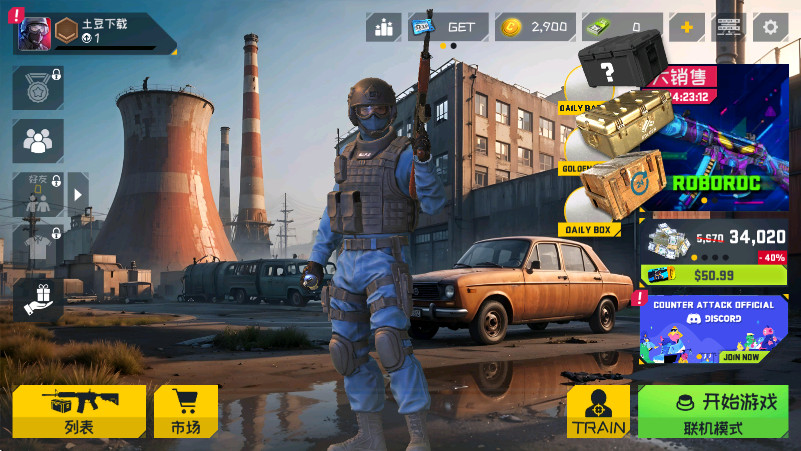
Task: Add currency with the plus button
Action: [x=686, y=27]
